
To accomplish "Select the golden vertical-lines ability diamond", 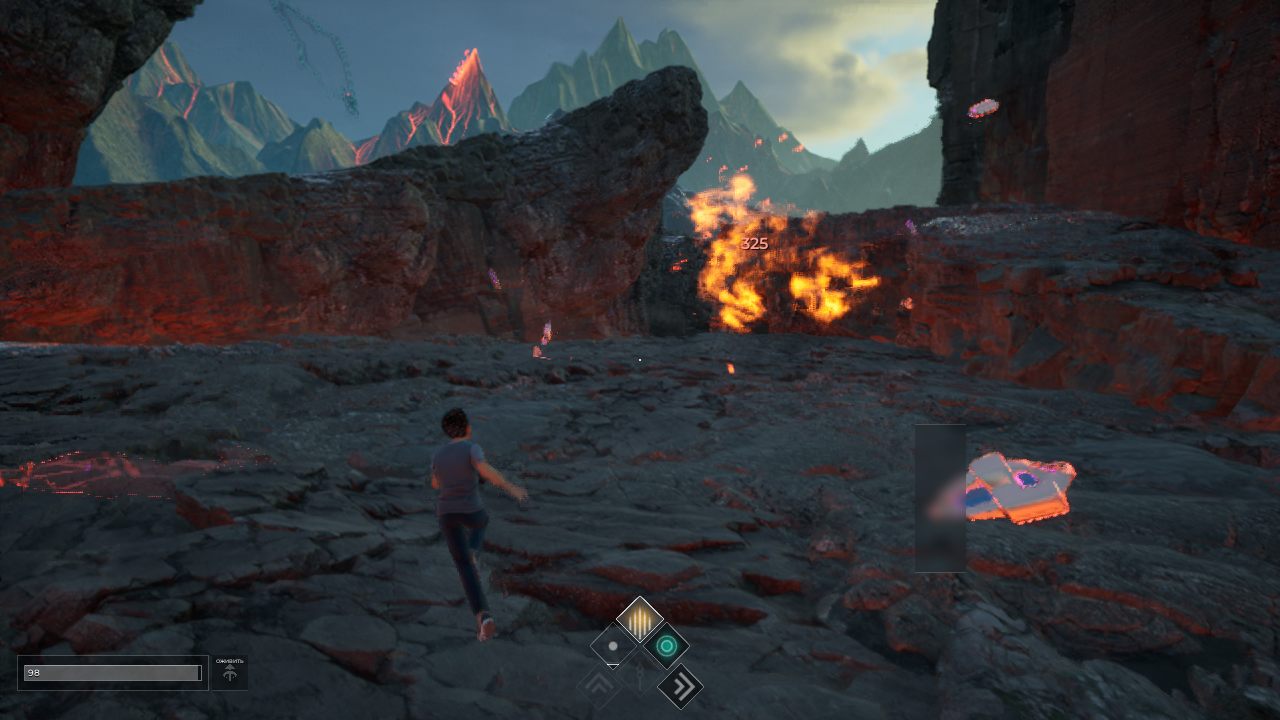I will 639,619.
